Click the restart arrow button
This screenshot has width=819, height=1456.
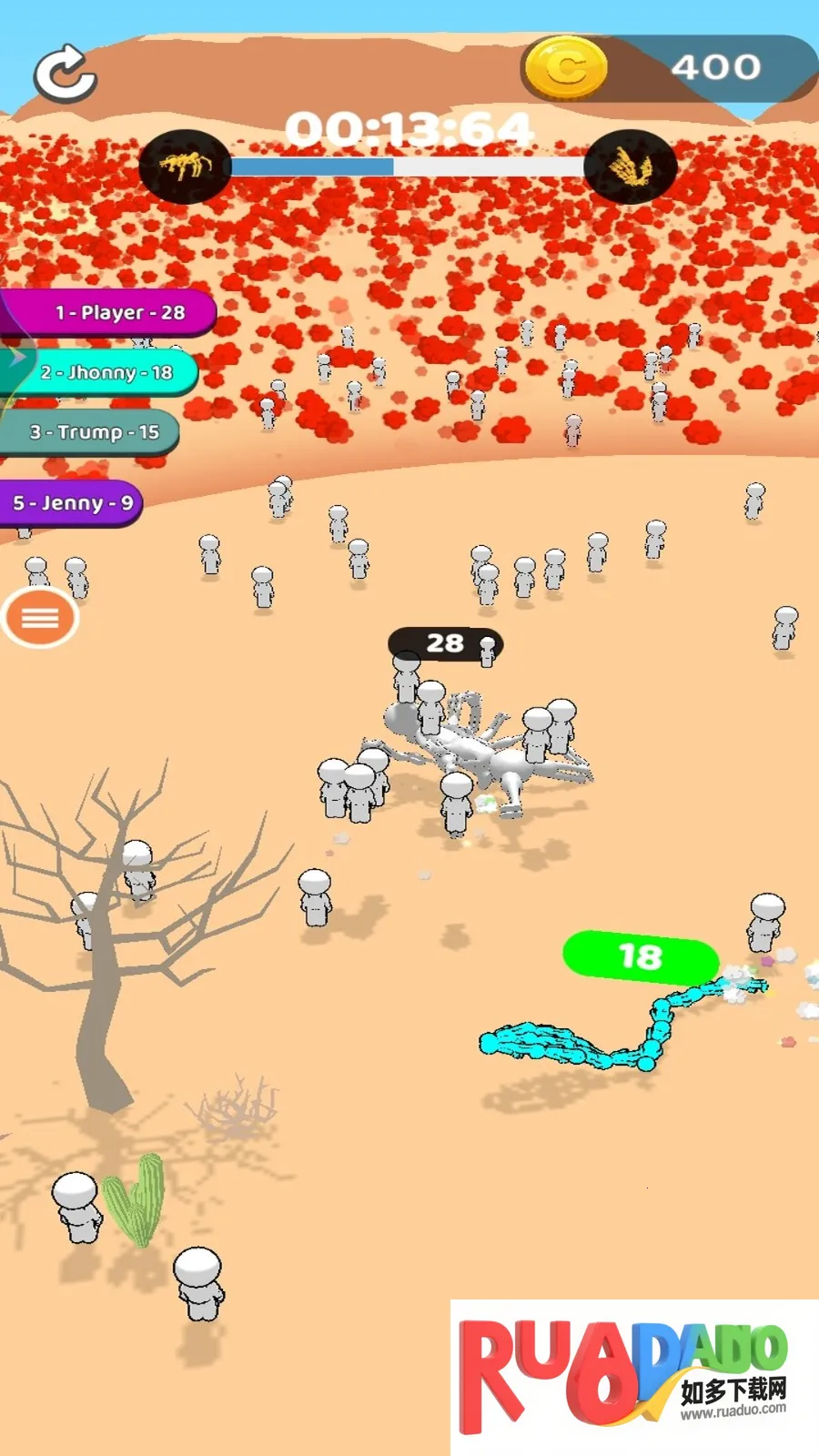coord(66,72)
